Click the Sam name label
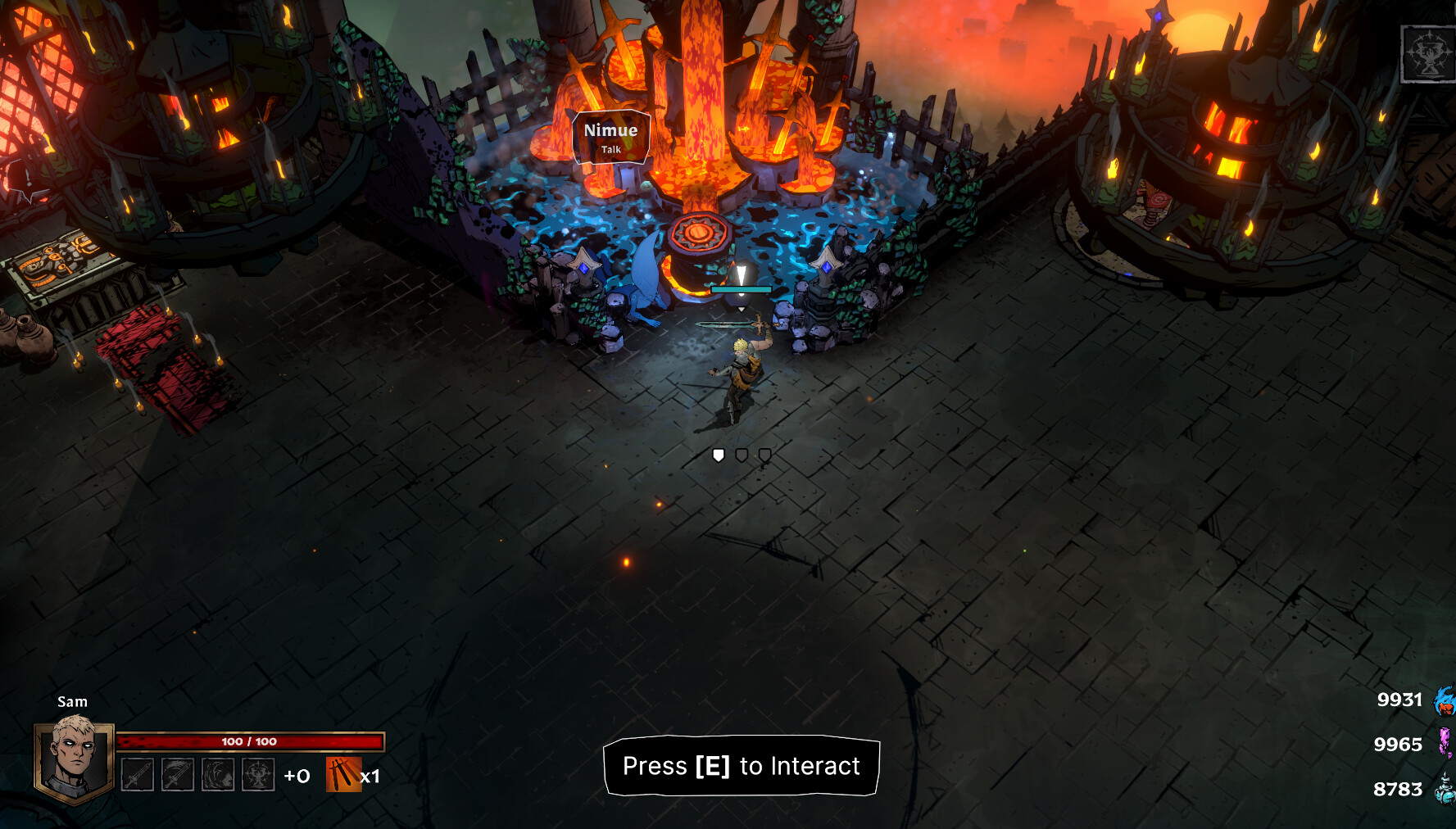 [72, 701]
